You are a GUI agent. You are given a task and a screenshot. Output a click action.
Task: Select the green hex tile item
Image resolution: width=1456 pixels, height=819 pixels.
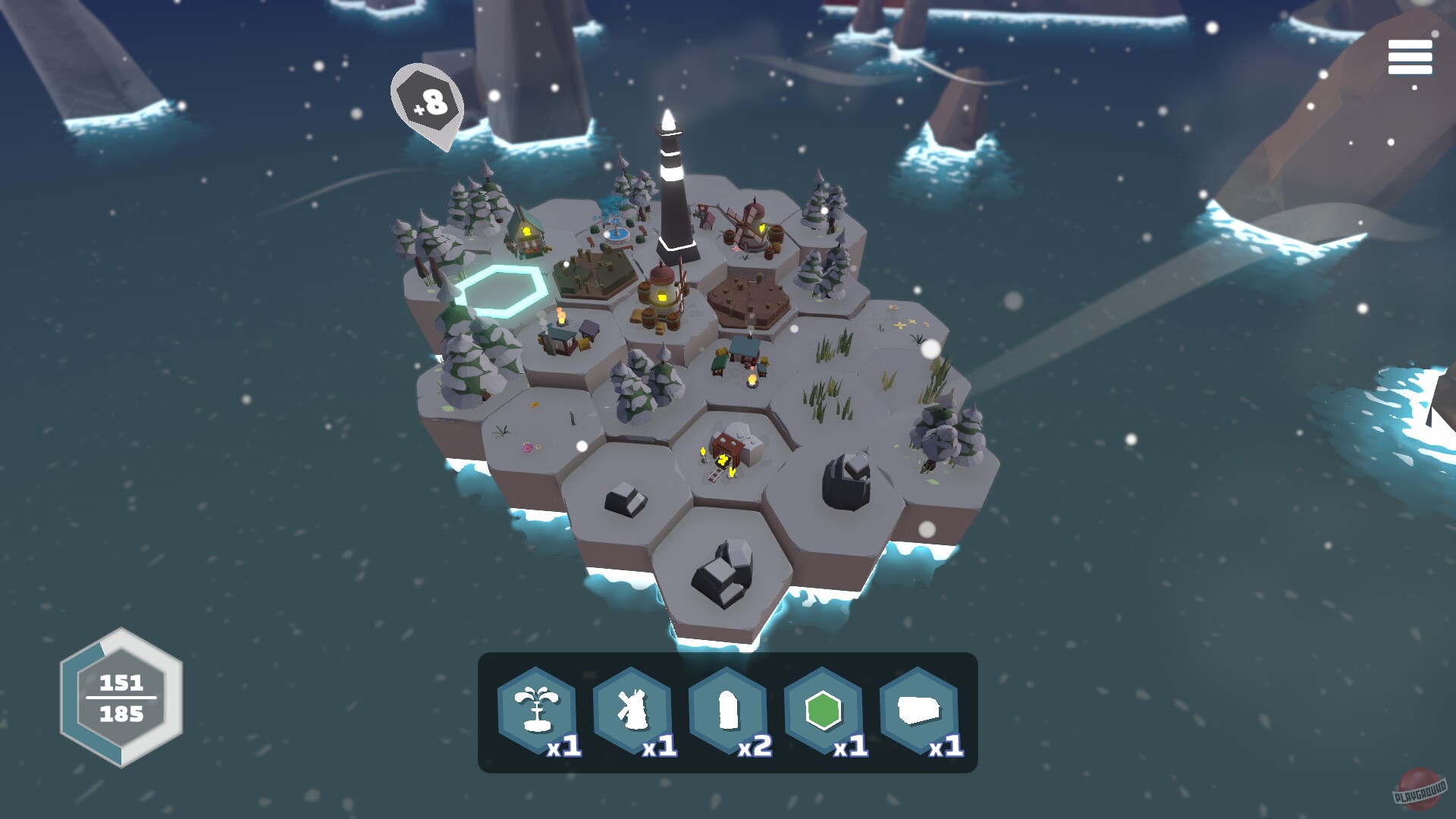[x=824, y=709]
